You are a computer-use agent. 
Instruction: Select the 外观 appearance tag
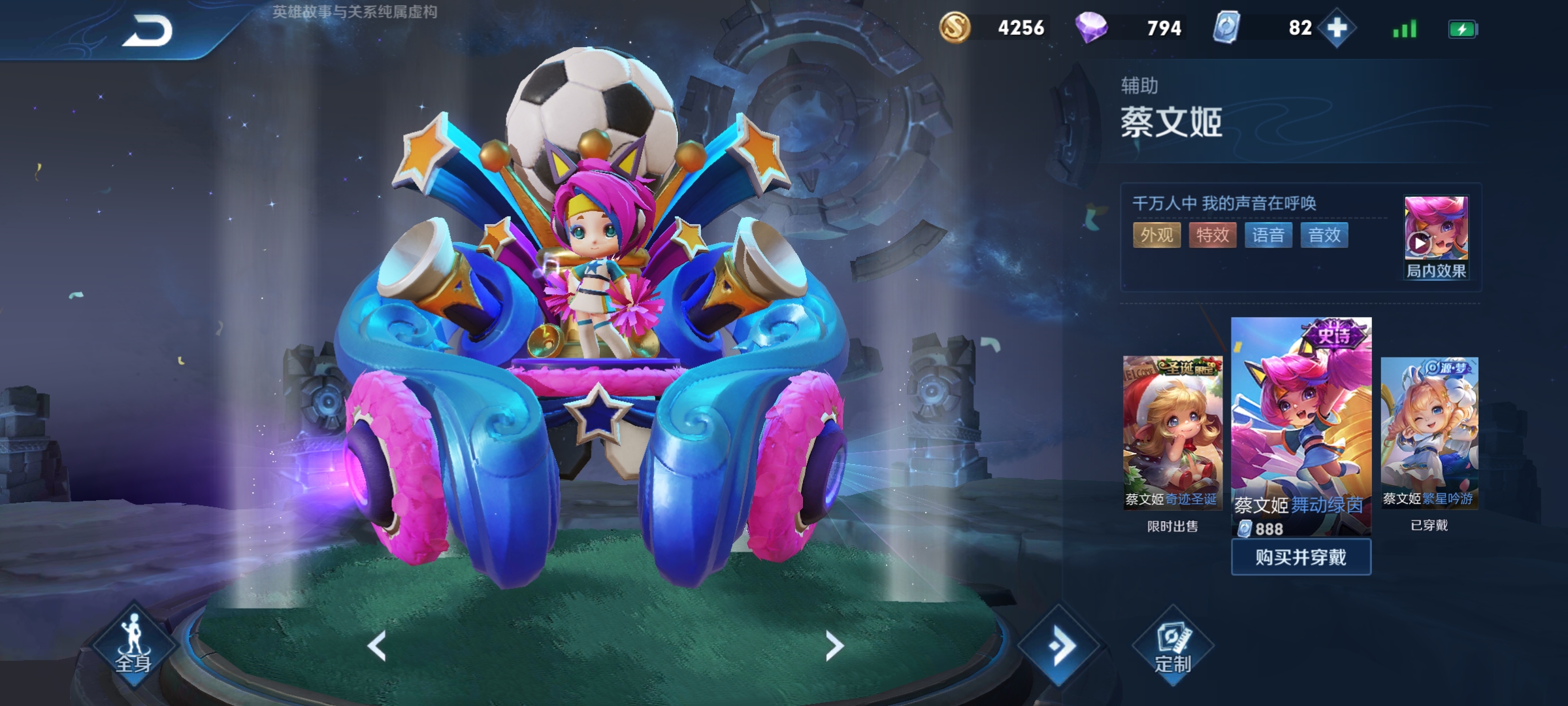click(x=1156, y=235)
